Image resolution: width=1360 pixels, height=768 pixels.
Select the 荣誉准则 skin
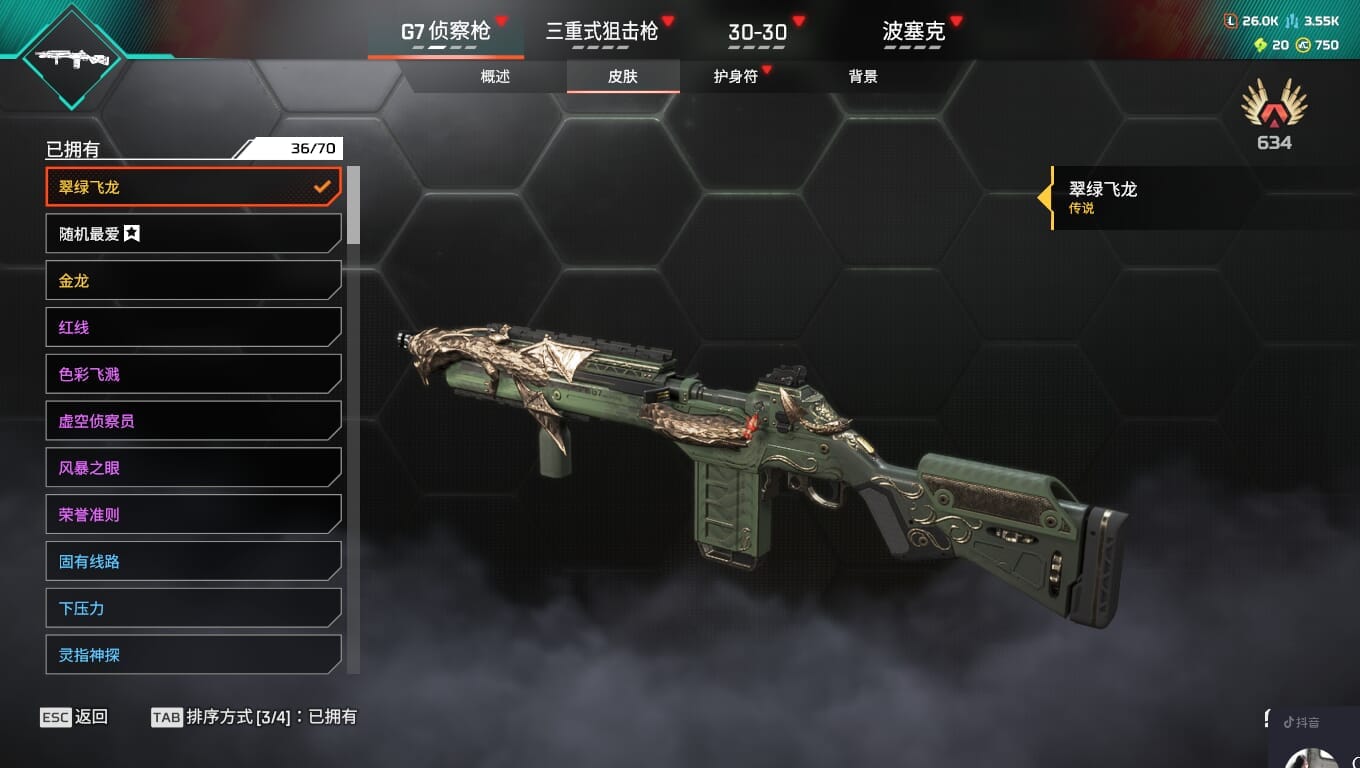tap(193, 515)
